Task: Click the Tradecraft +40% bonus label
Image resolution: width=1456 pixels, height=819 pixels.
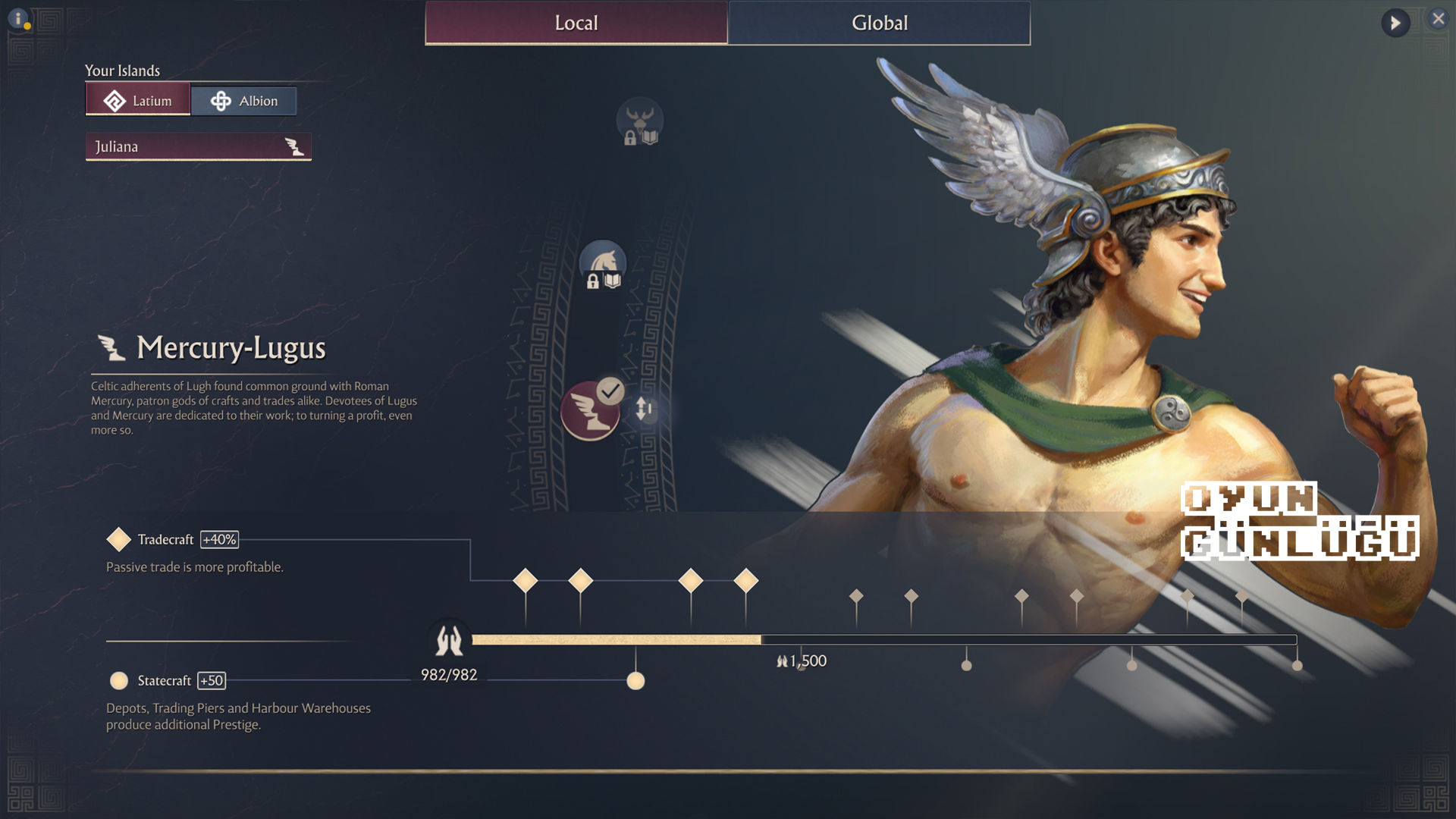Action: pos(219,540)
